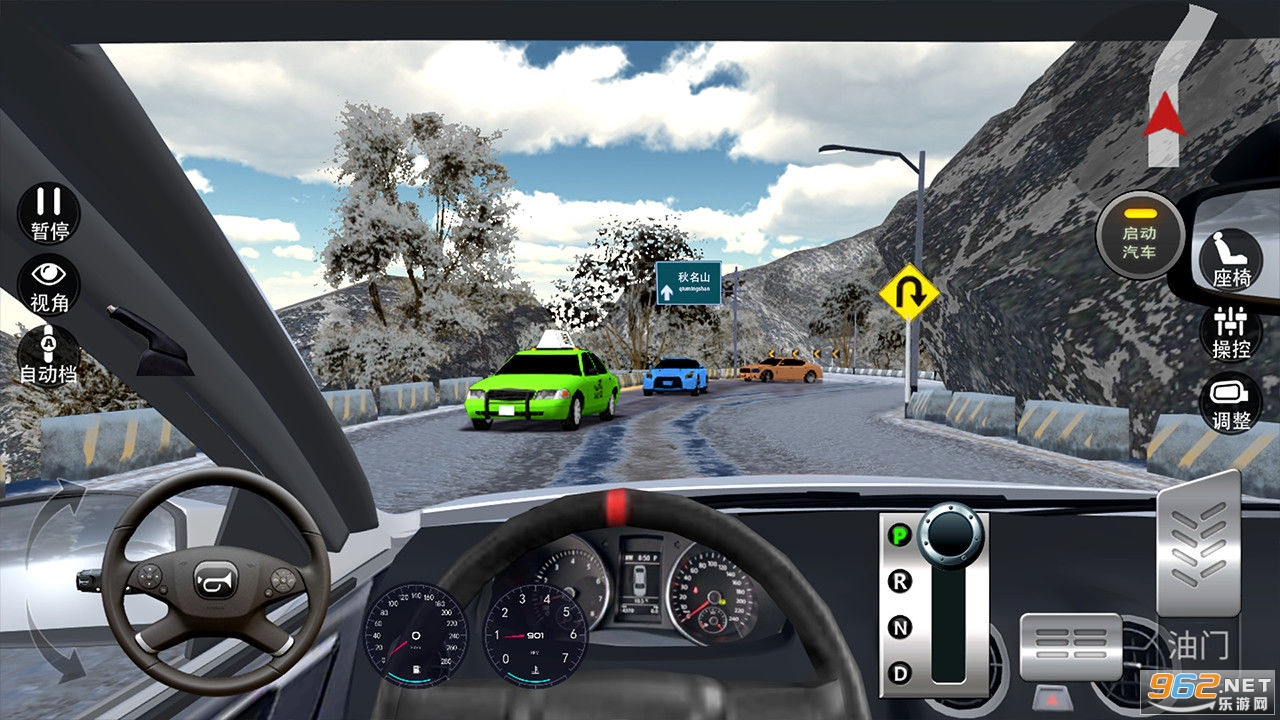The height and width of the screenshot is (720, 1280).
Task: Select N (neutral) on the gear shifter
Action: point(900,628)
